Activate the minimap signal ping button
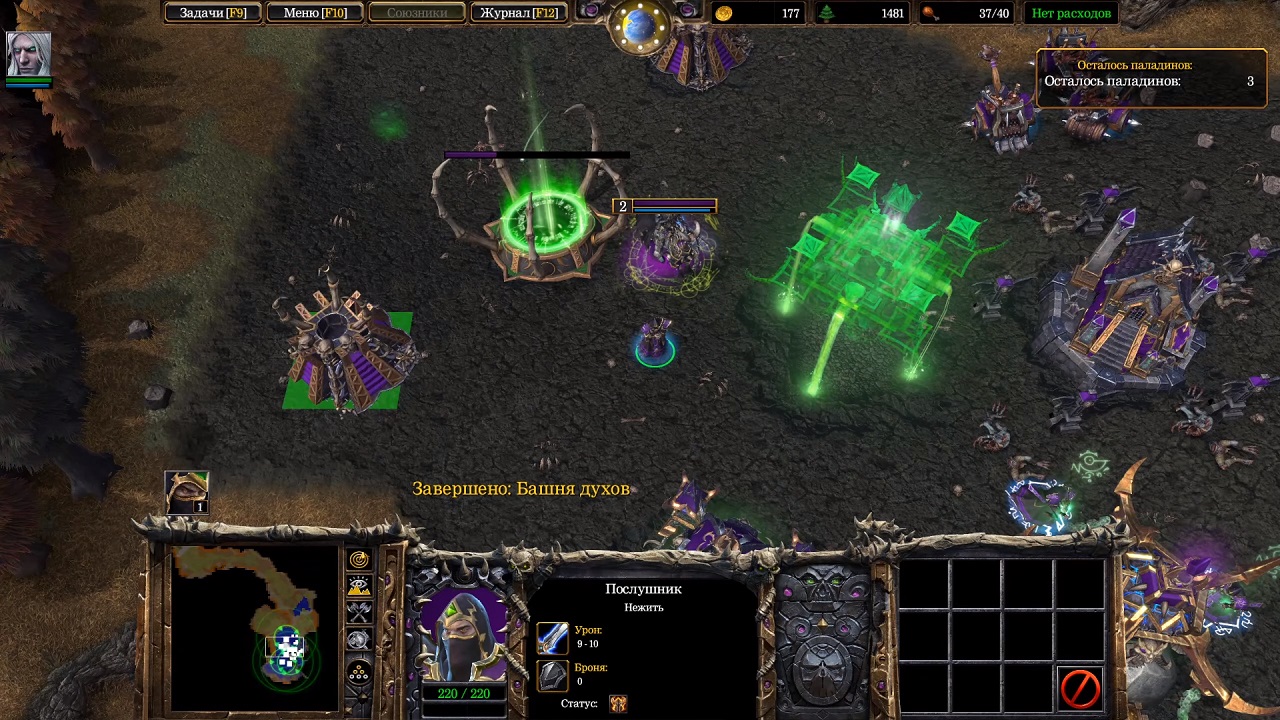The image size is (1280, 720). [x=359, y=560]
